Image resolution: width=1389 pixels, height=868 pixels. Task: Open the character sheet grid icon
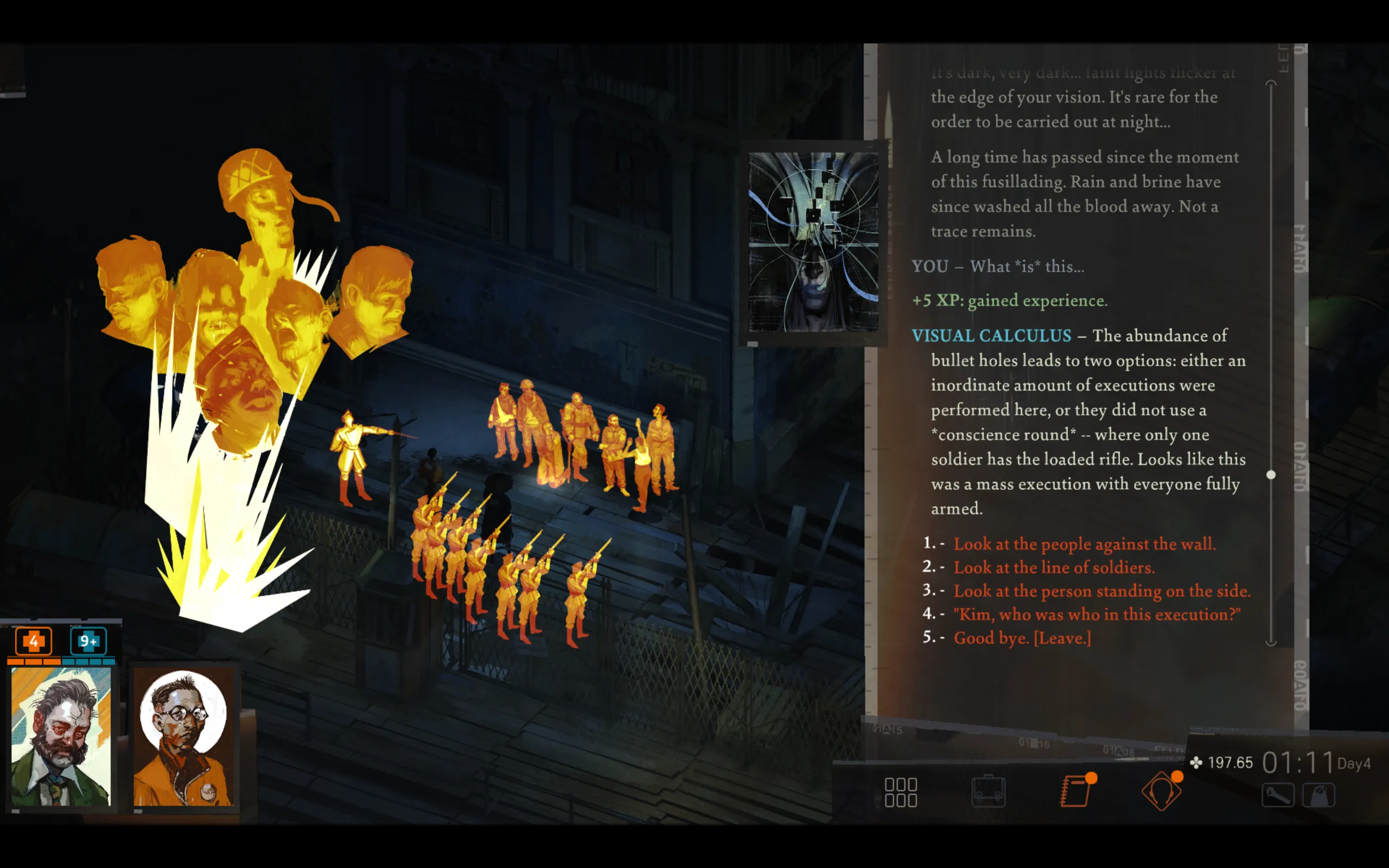[x=901, y=792]
